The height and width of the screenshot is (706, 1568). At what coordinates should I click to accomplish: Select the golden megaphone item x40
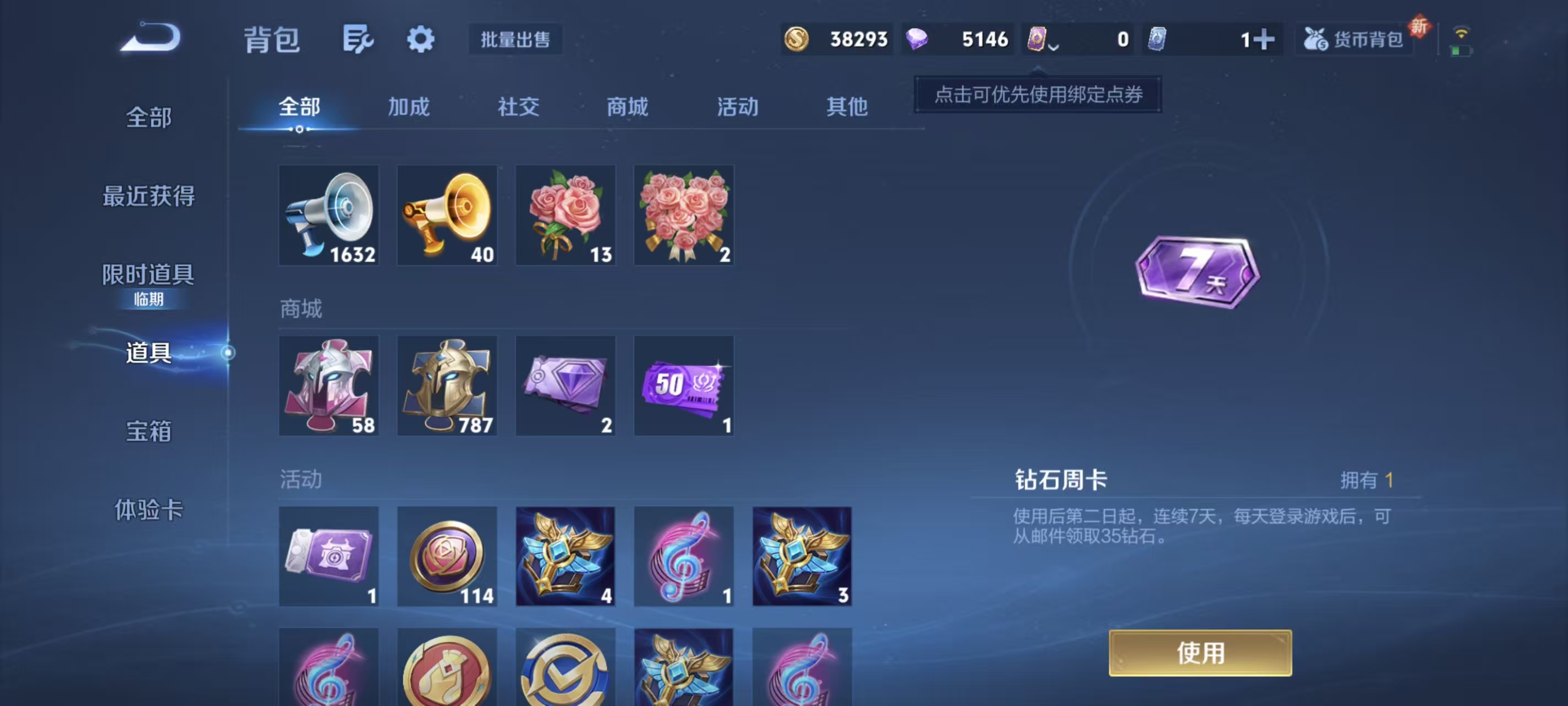pos(447,215)
